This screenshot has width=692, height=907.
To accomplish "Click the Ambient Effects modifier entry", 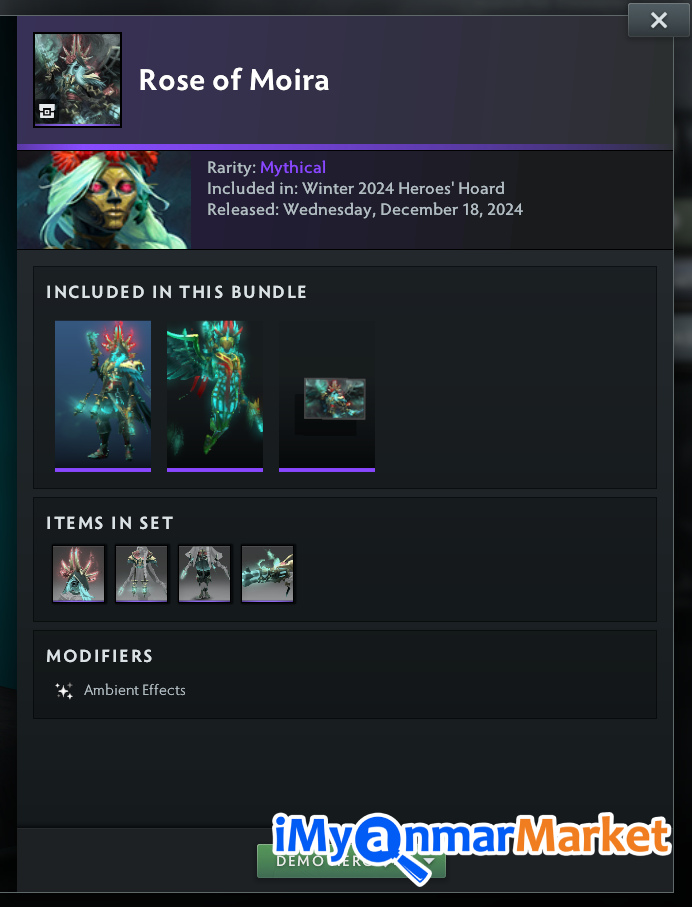I will [134, 690].
